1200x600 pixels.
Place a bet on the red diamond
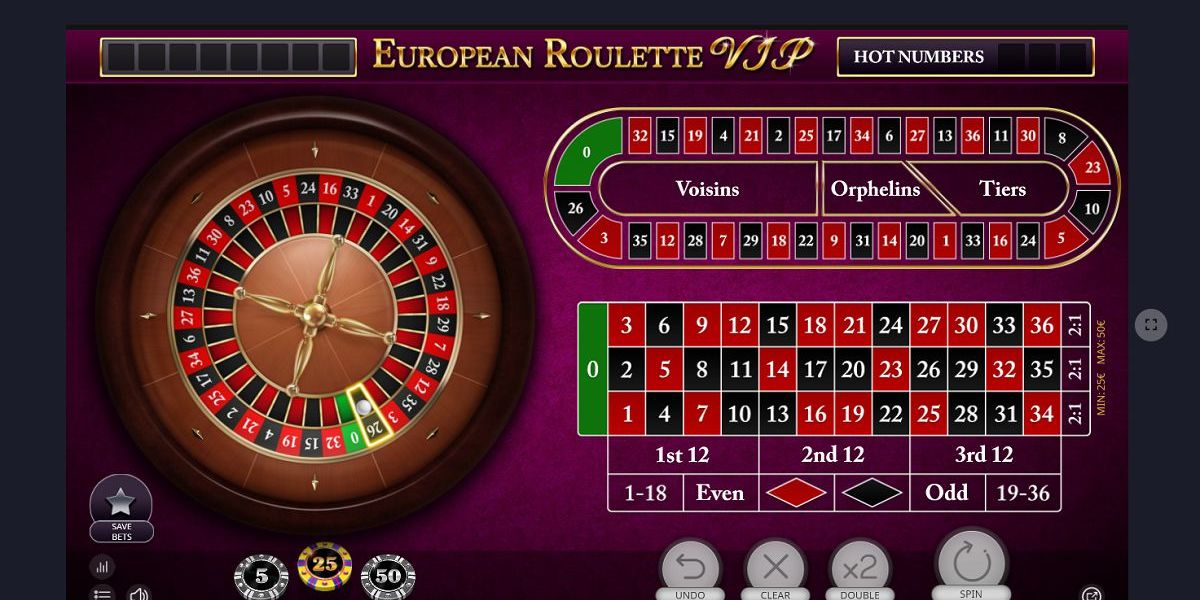tap(796, 493)
